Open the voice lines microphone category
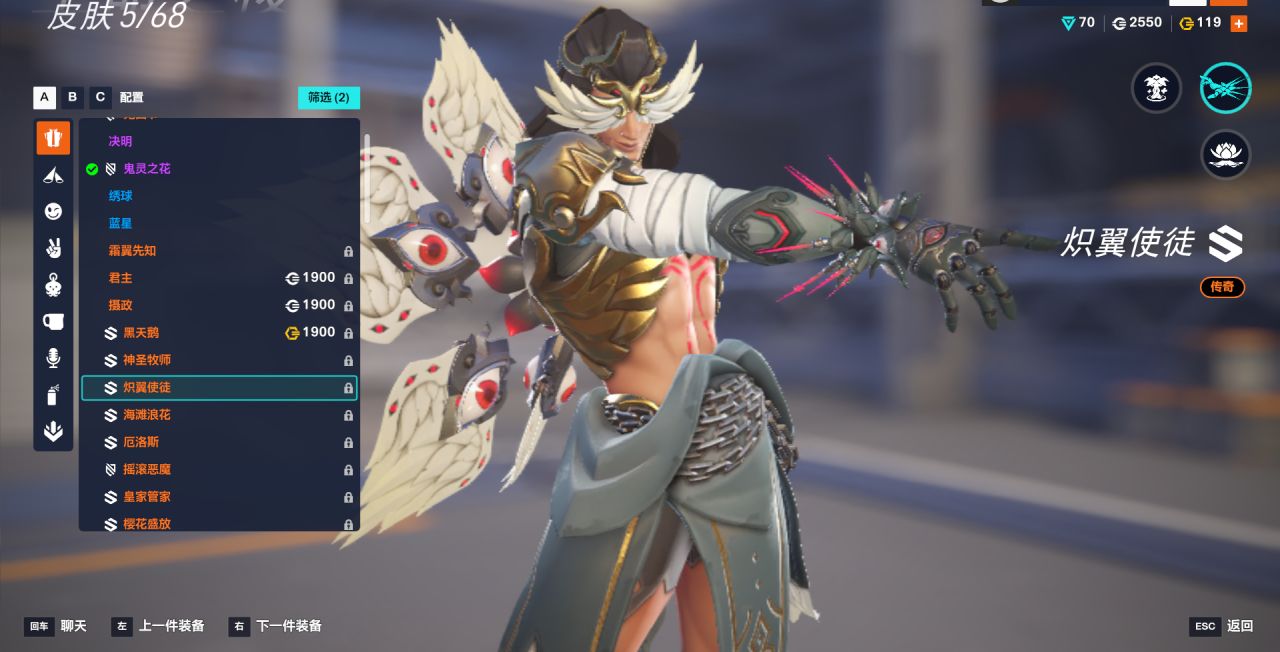1280x652 pixels. 53,358
